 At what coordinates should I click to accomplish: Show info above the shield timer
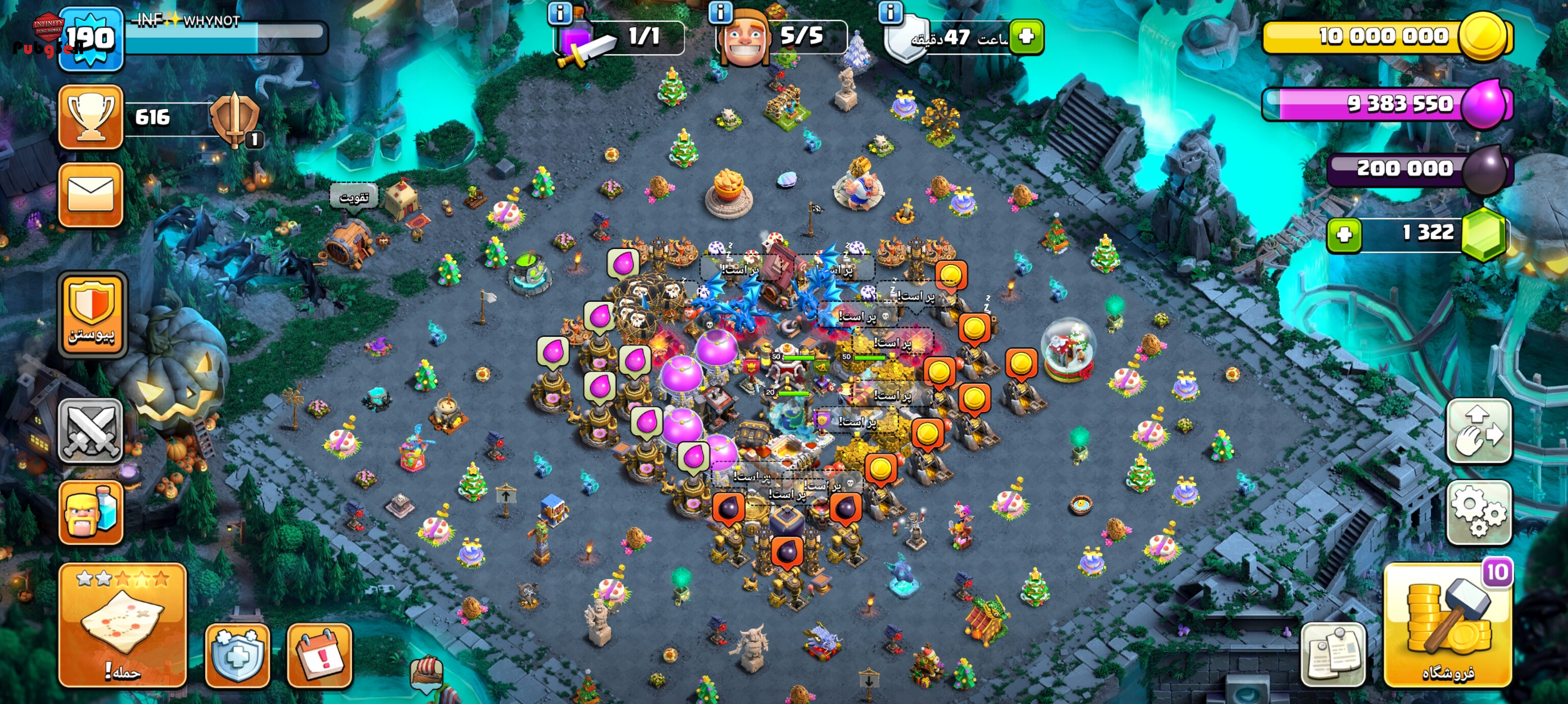click(891, 12)
